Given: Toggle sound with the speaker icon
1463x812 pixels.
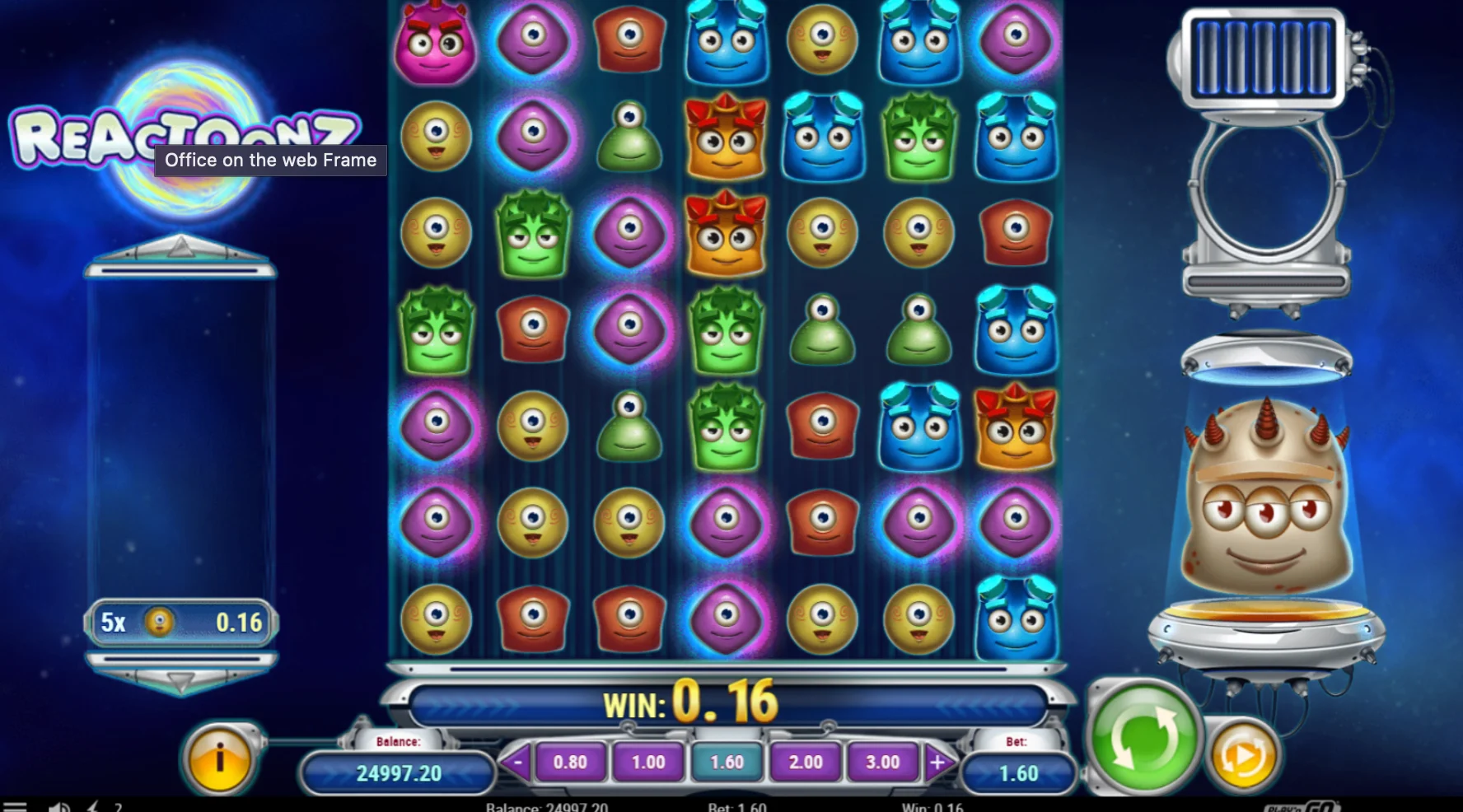Looking at the screenshot, I should tap(59, 807).
